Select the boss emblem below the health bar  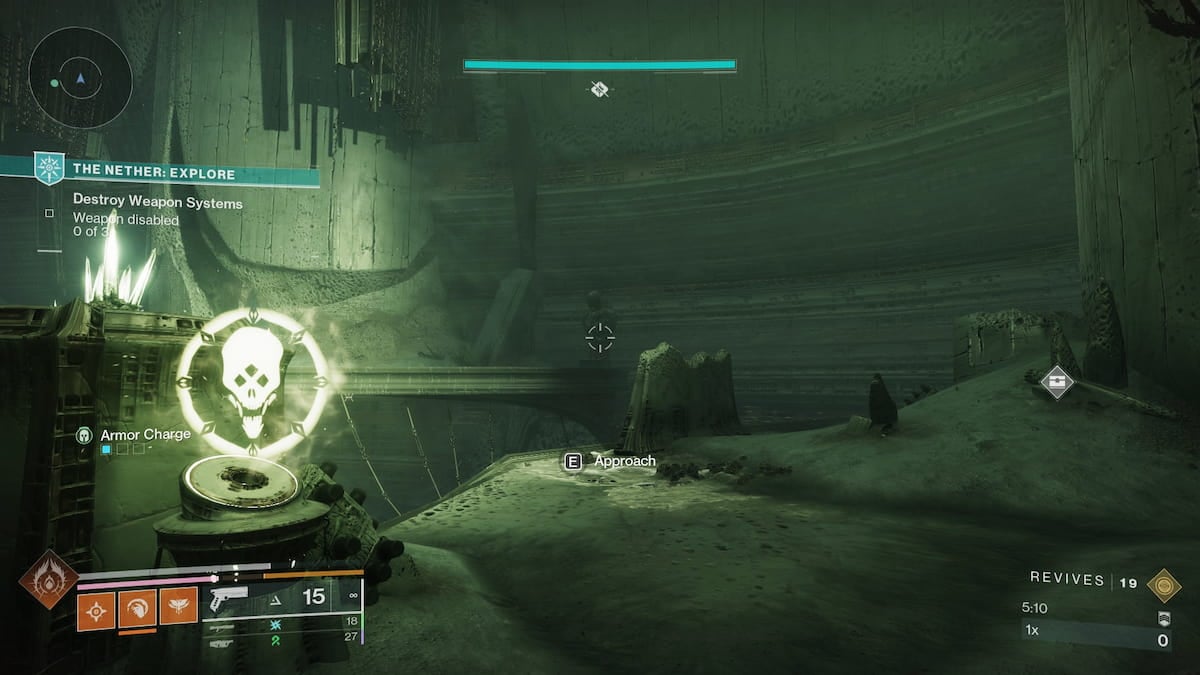(599, 90)
